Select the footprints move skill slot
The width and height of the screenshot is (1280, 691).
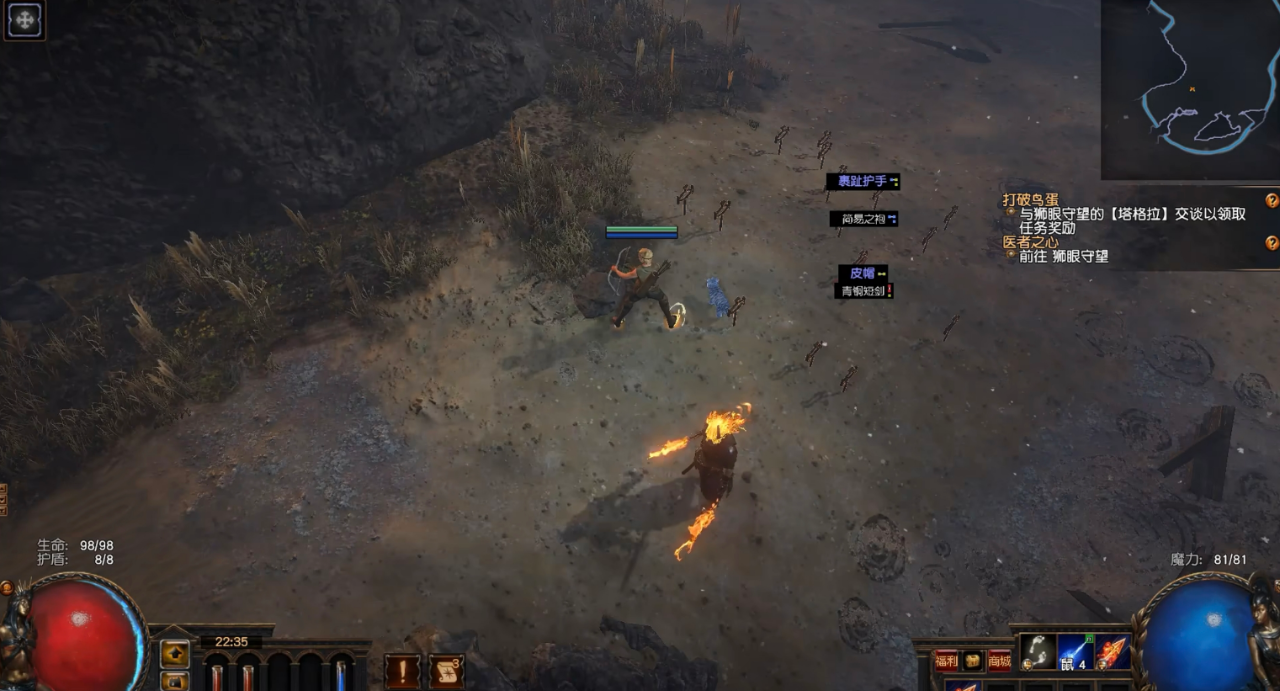pyautogui.click(x=1038, y=652)
